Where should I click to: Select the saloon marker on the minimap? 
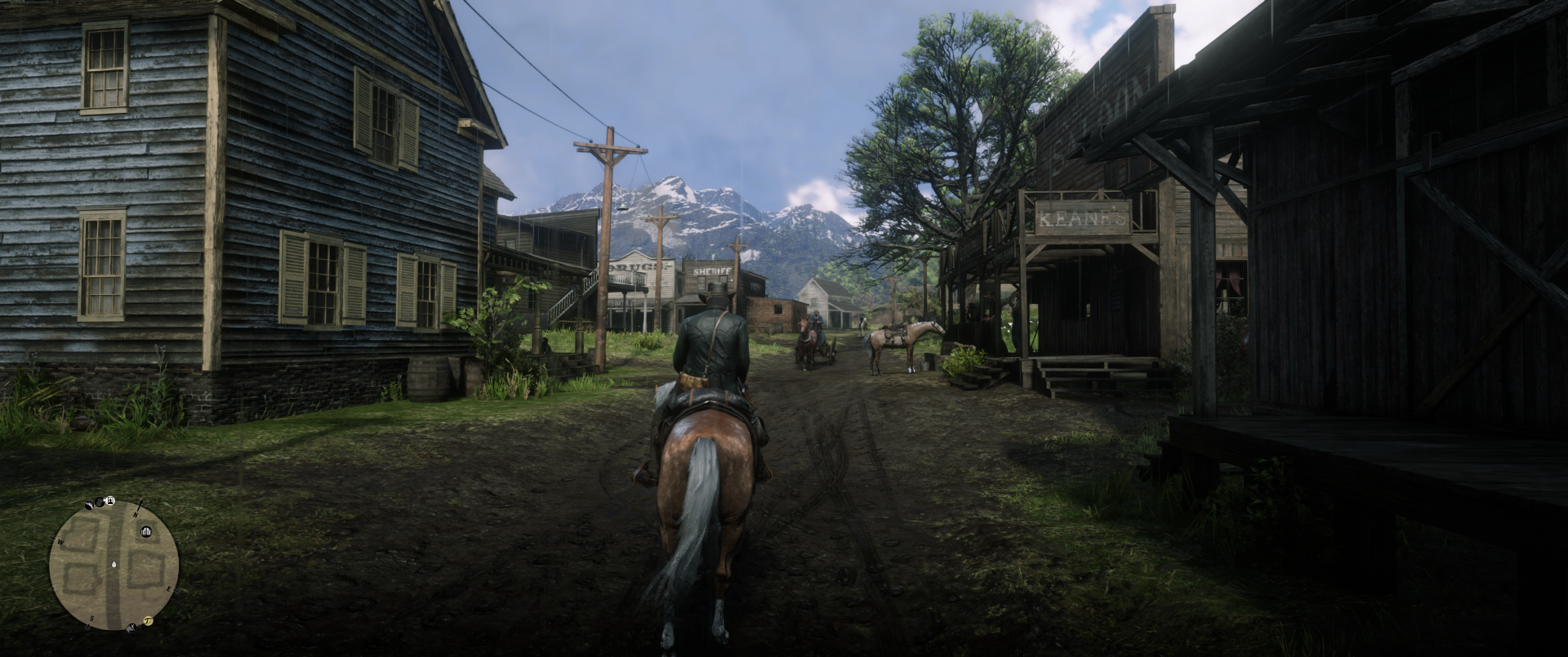147,533
